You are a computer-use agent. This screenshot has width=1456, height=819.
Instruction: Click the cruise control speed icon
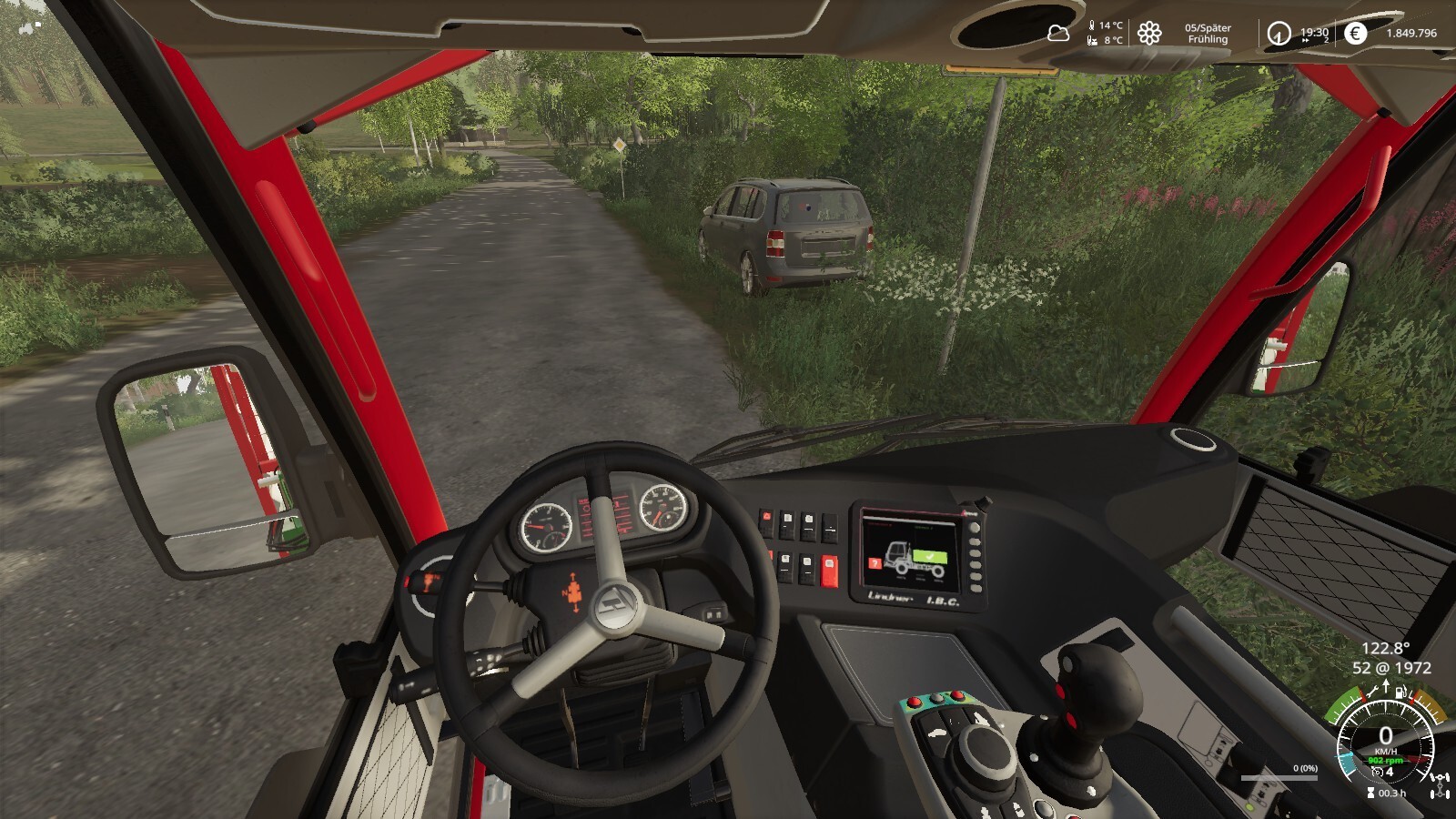(x=1378, y=772)
